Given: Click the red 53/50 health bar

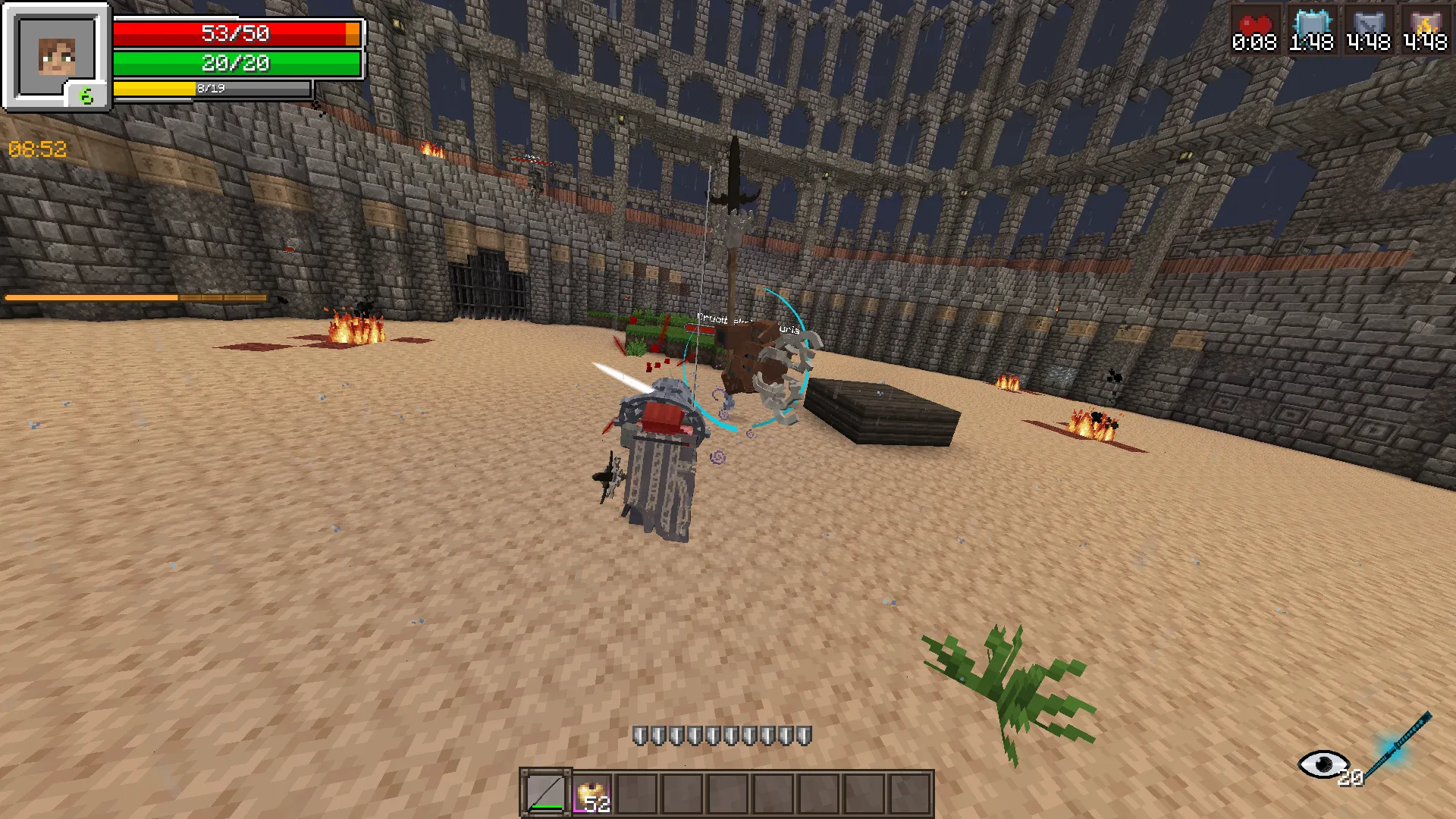Looking at the screenshot, I should coord(235,33).
